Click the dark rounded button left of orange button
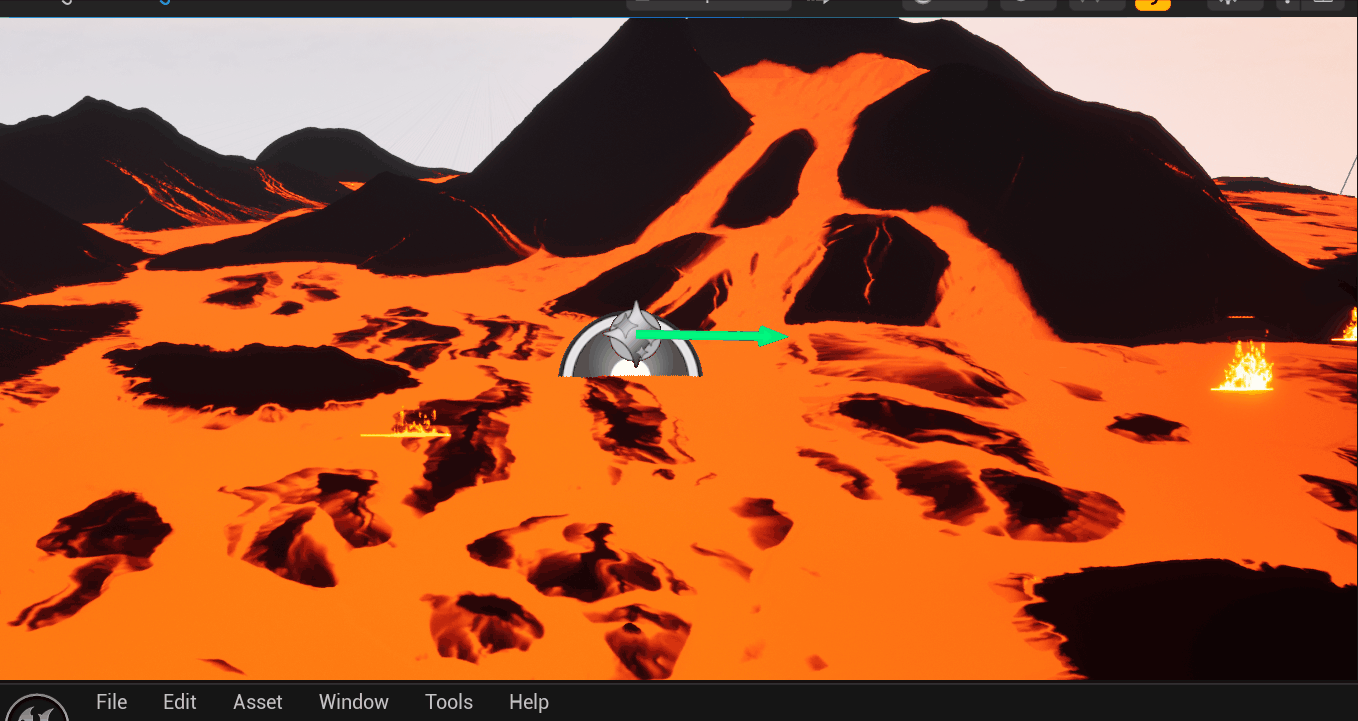1358x721 pixels. point(1097,3)
